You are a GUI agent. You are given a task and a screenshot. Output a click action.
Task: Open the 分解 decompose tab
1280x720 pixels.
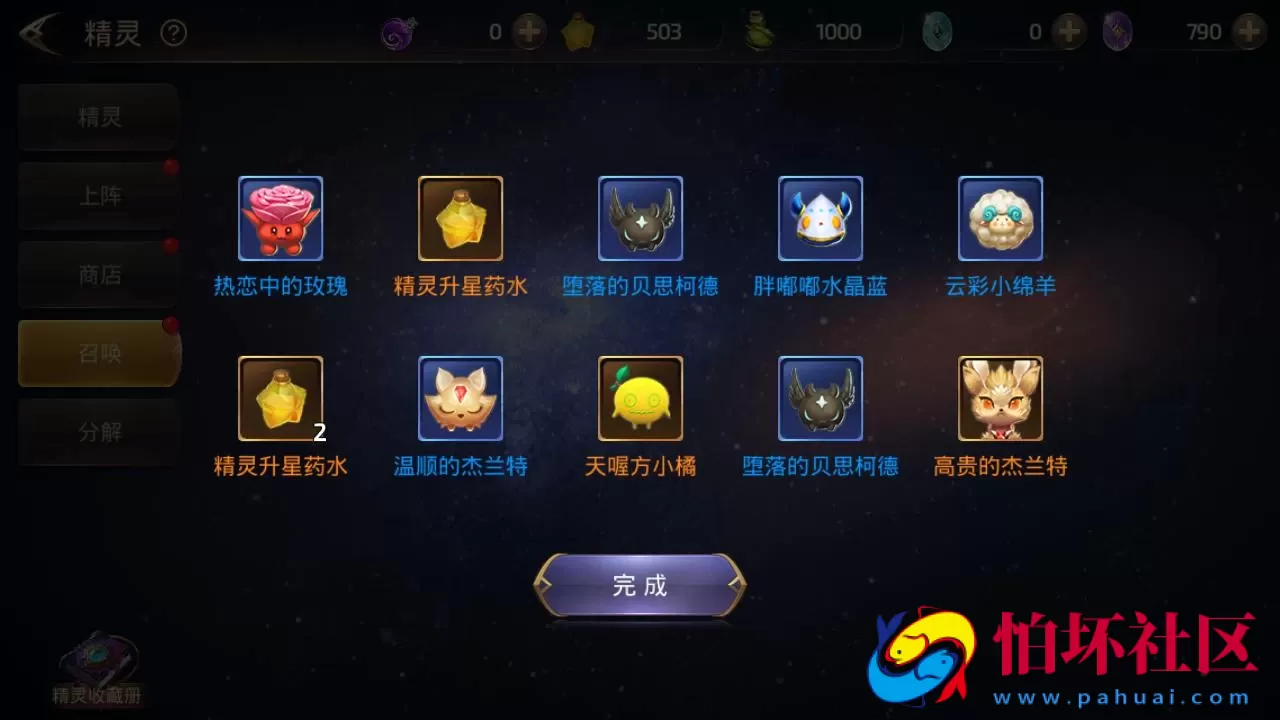[x=97, y=432]
